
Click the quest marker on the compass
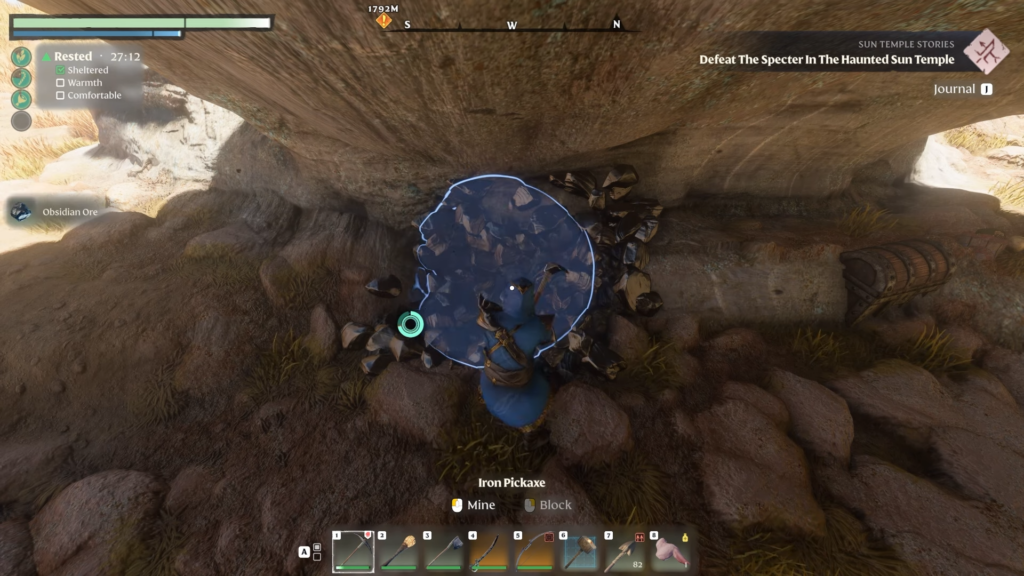point(384,20)
